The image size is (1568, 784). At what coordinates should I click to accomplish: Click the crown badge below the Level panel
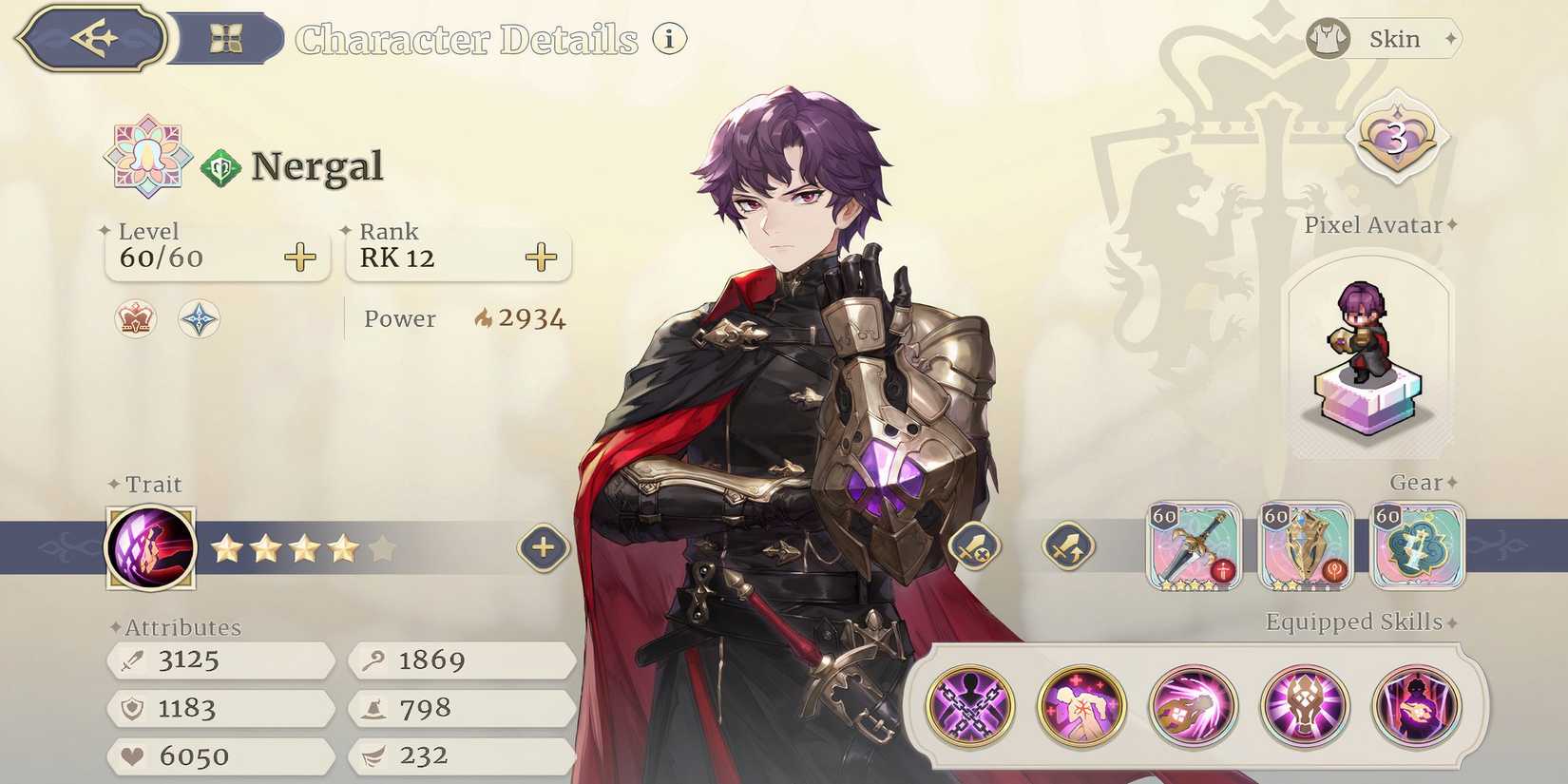click(134, 320)
